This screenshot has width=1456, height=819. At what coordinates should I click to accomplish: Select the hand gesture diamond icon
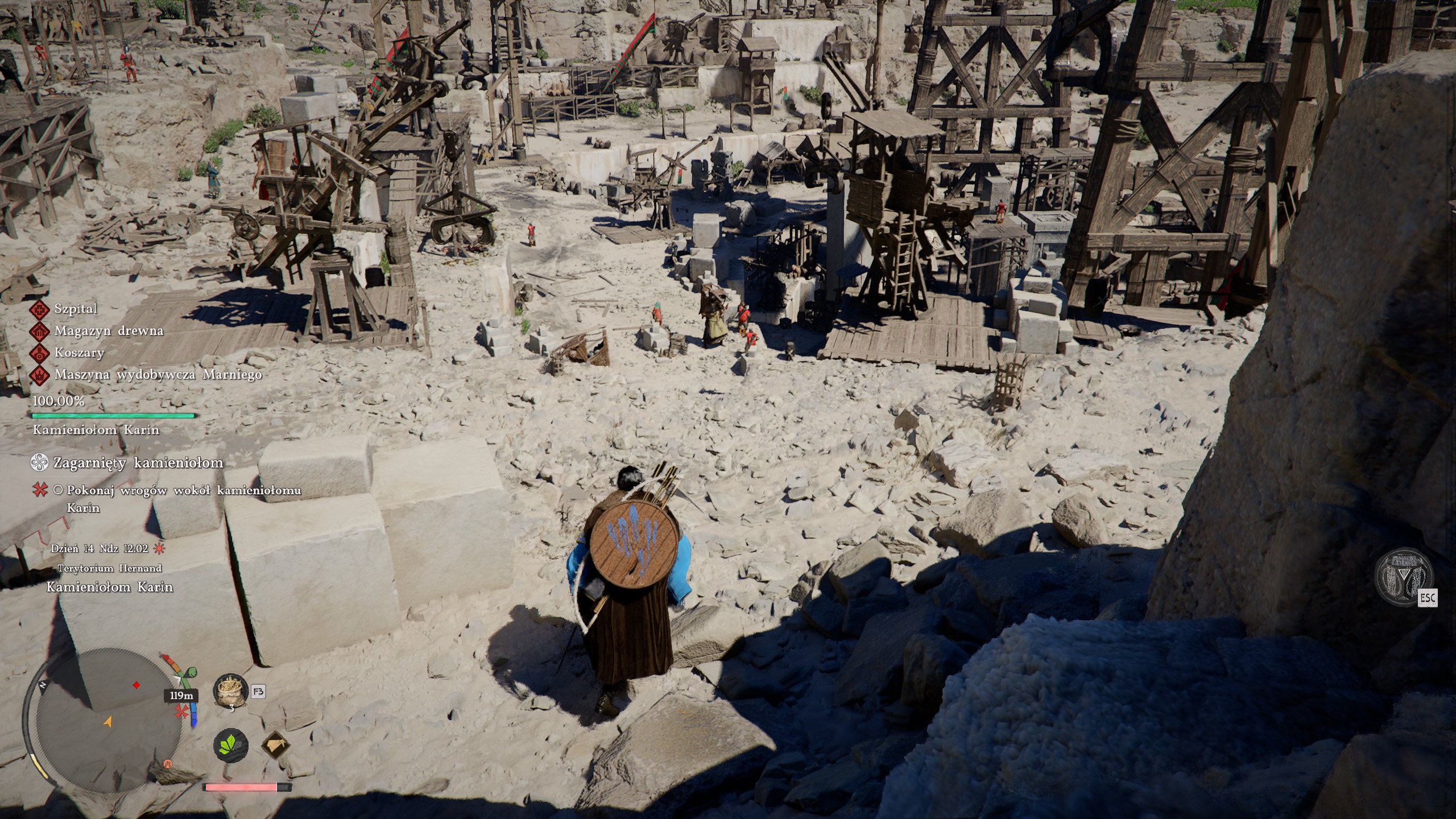tap(276, 745)
